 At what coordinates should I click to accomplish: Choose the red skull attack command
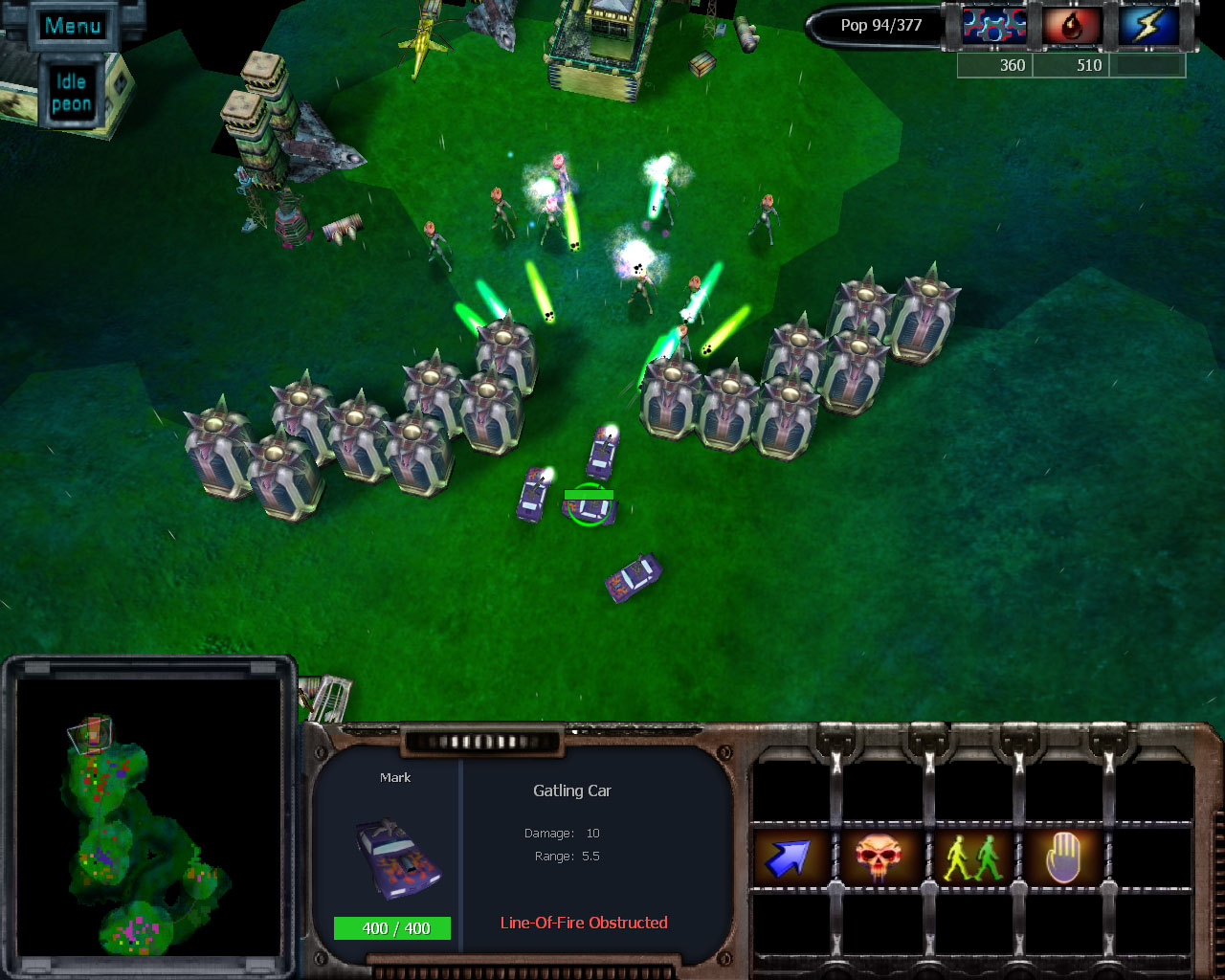click(x=879, y=857)
